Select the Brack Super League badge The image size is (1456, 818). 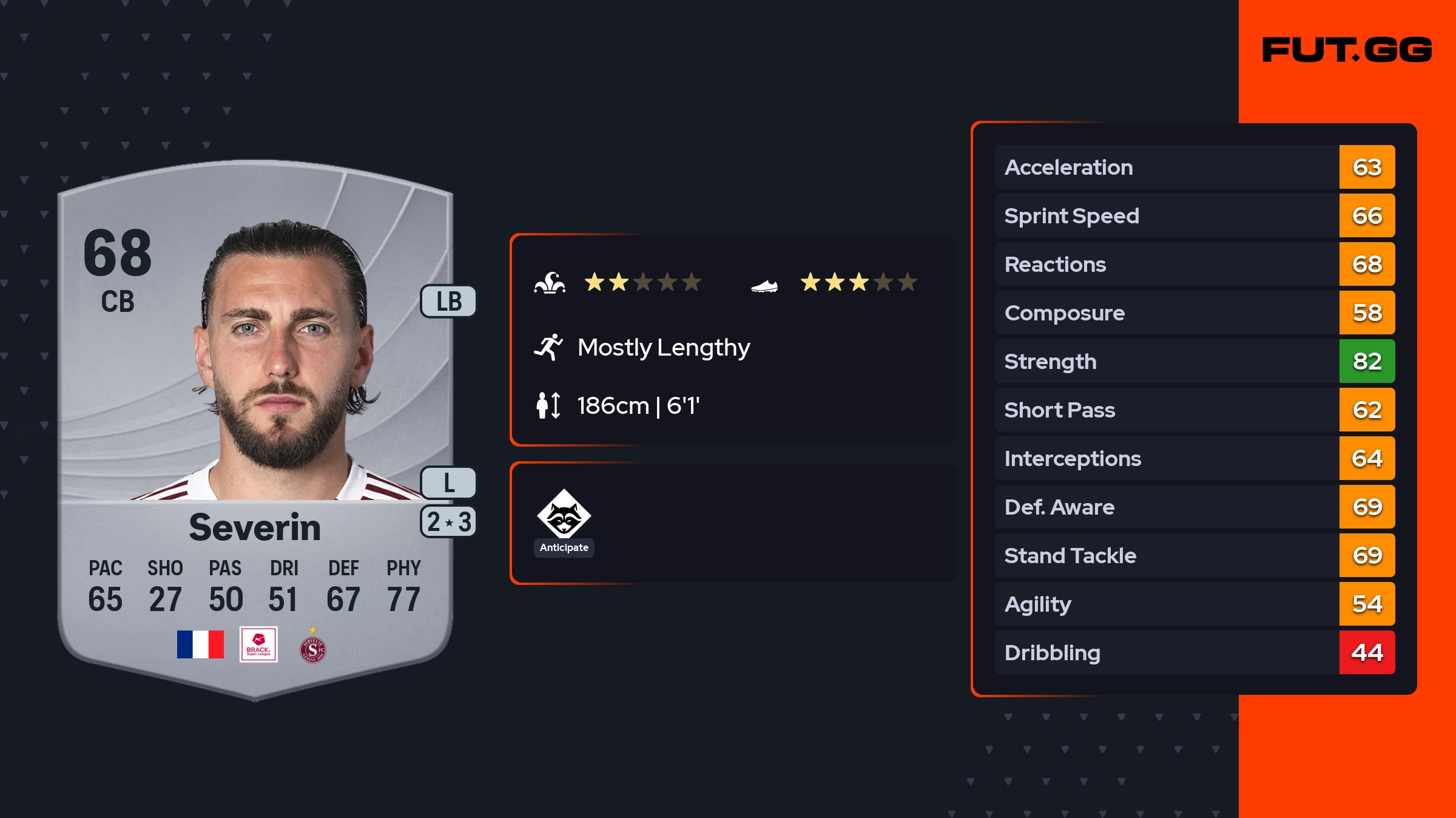click(258, 644)
